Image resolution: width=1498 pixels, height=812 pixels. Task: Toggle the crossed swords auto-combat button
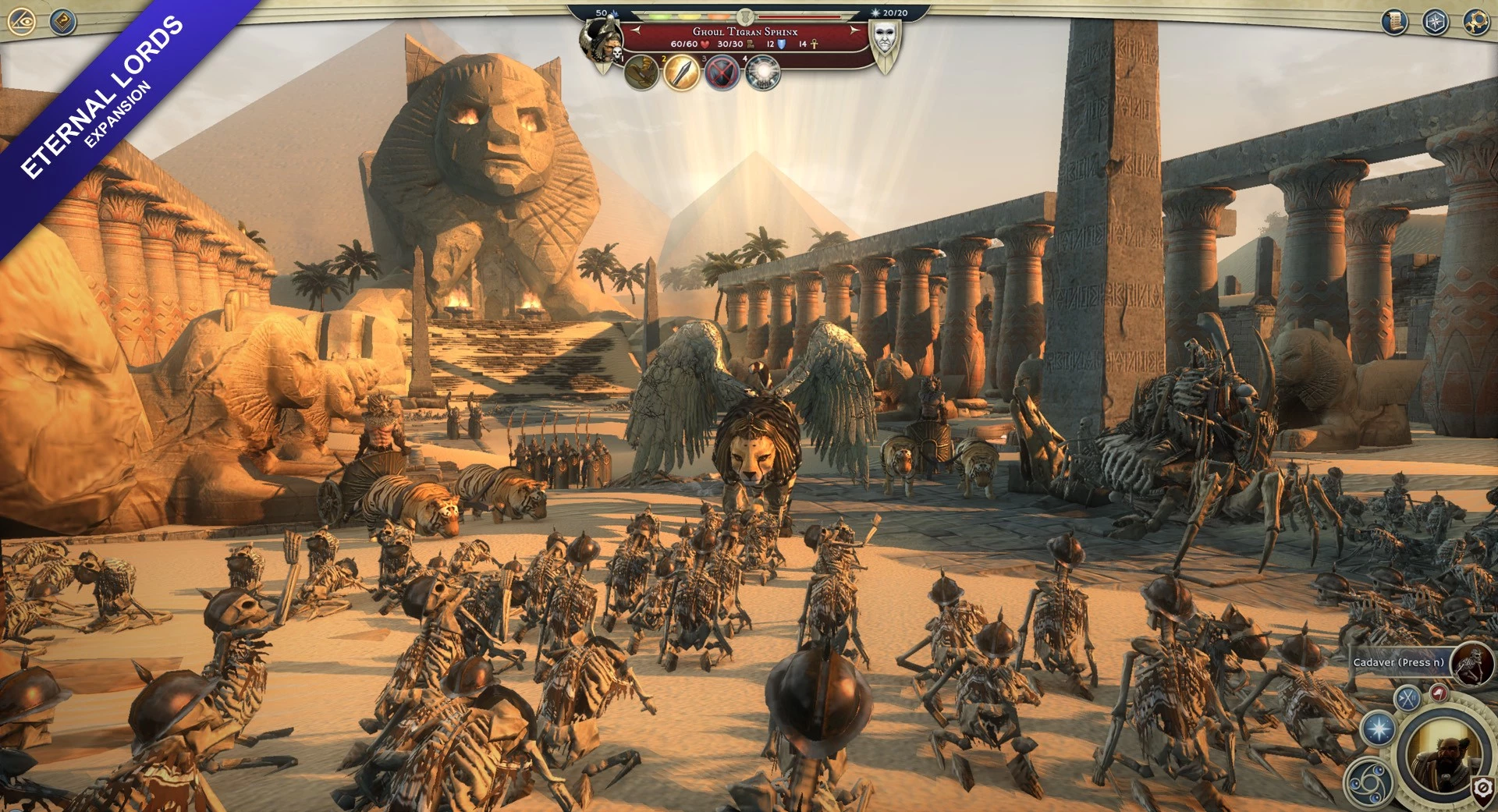(x=1407, y=697)
